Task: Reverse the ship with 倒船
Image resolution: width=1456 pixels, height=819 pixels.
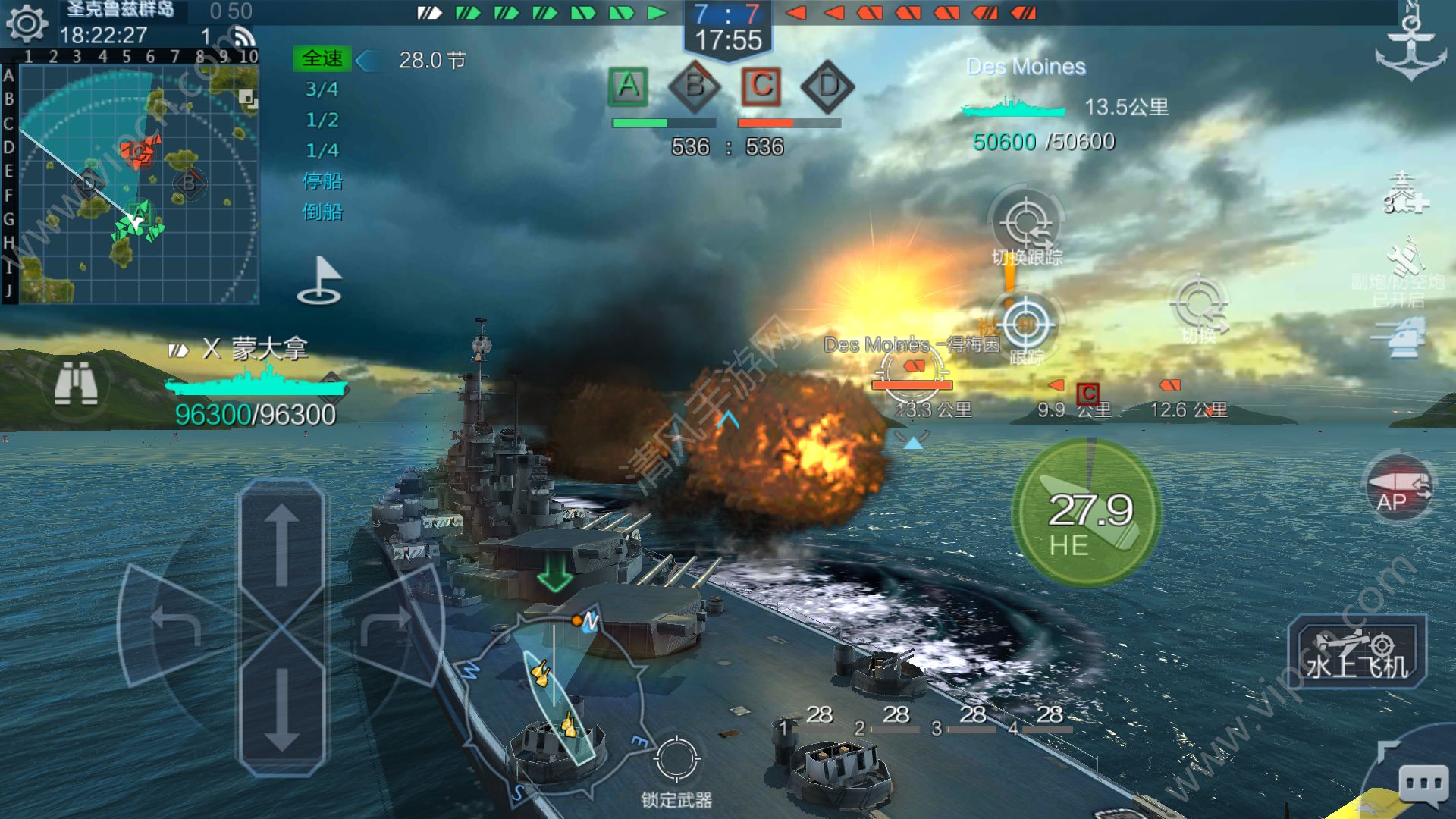Action: click(322, 212)
